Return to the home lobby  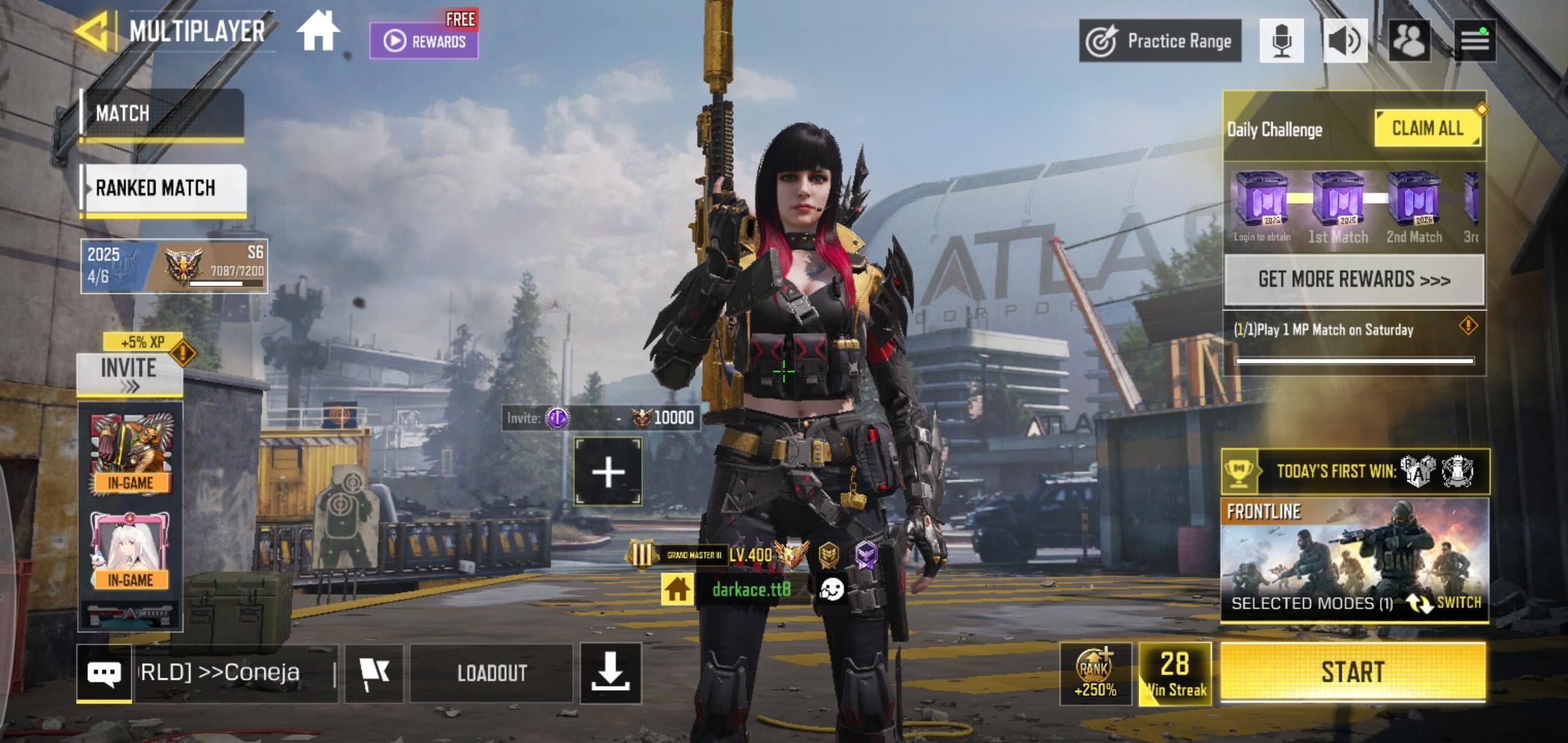tap(318, 32)
